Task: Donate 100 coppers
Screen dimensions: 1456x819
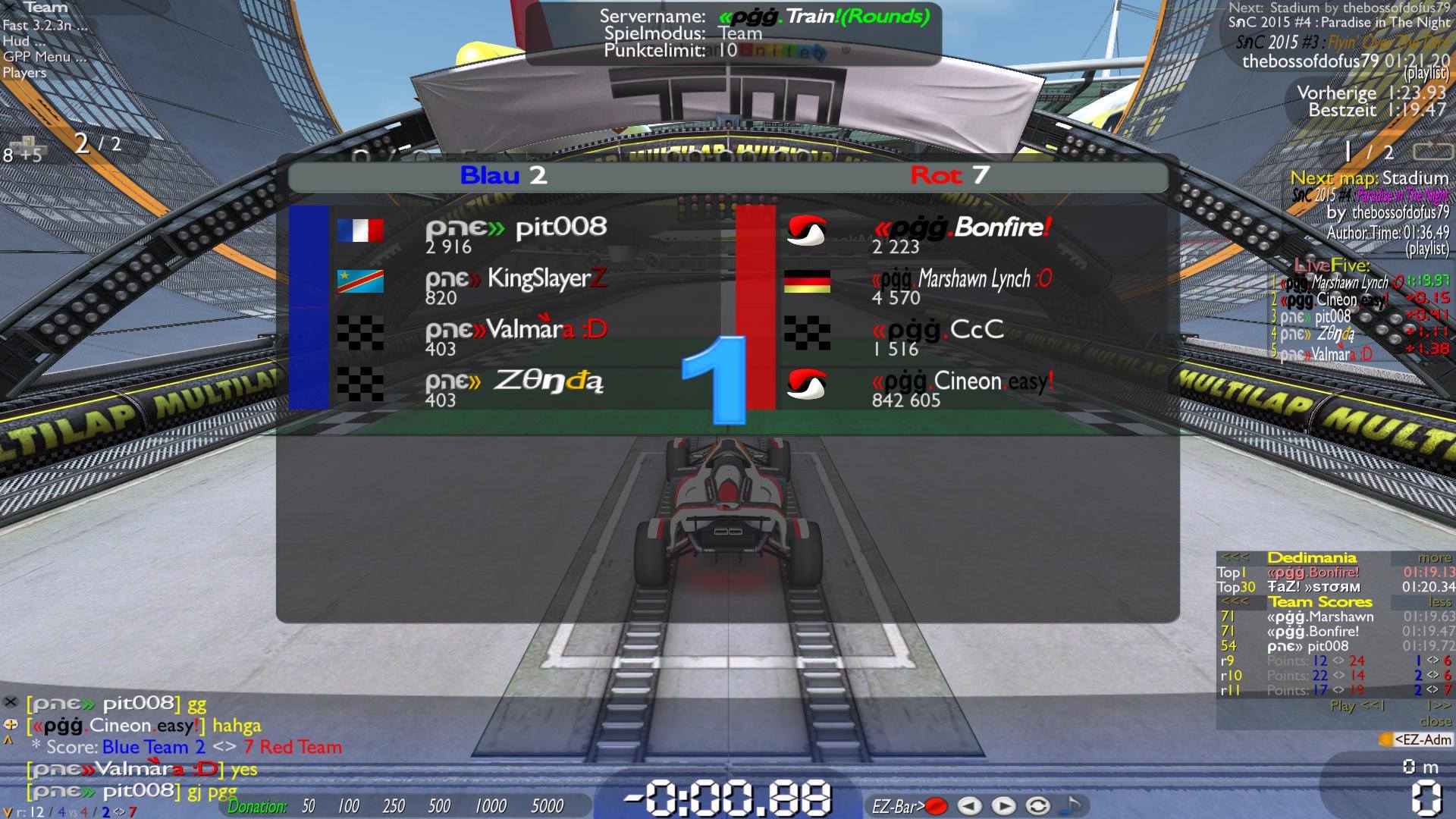Action: click(x=348, y=806)
